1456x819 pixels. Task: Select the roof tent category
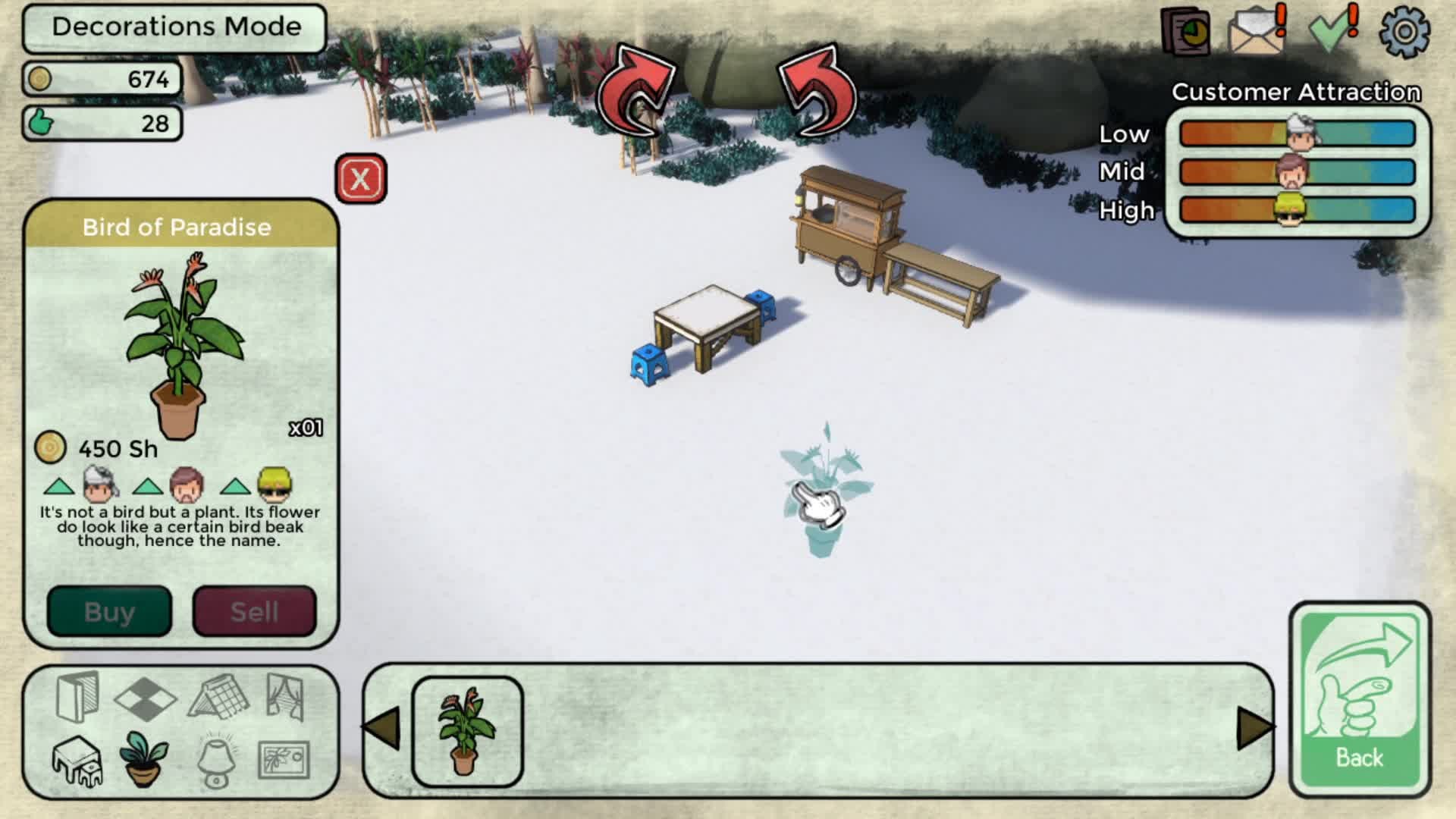click(218, 696)
